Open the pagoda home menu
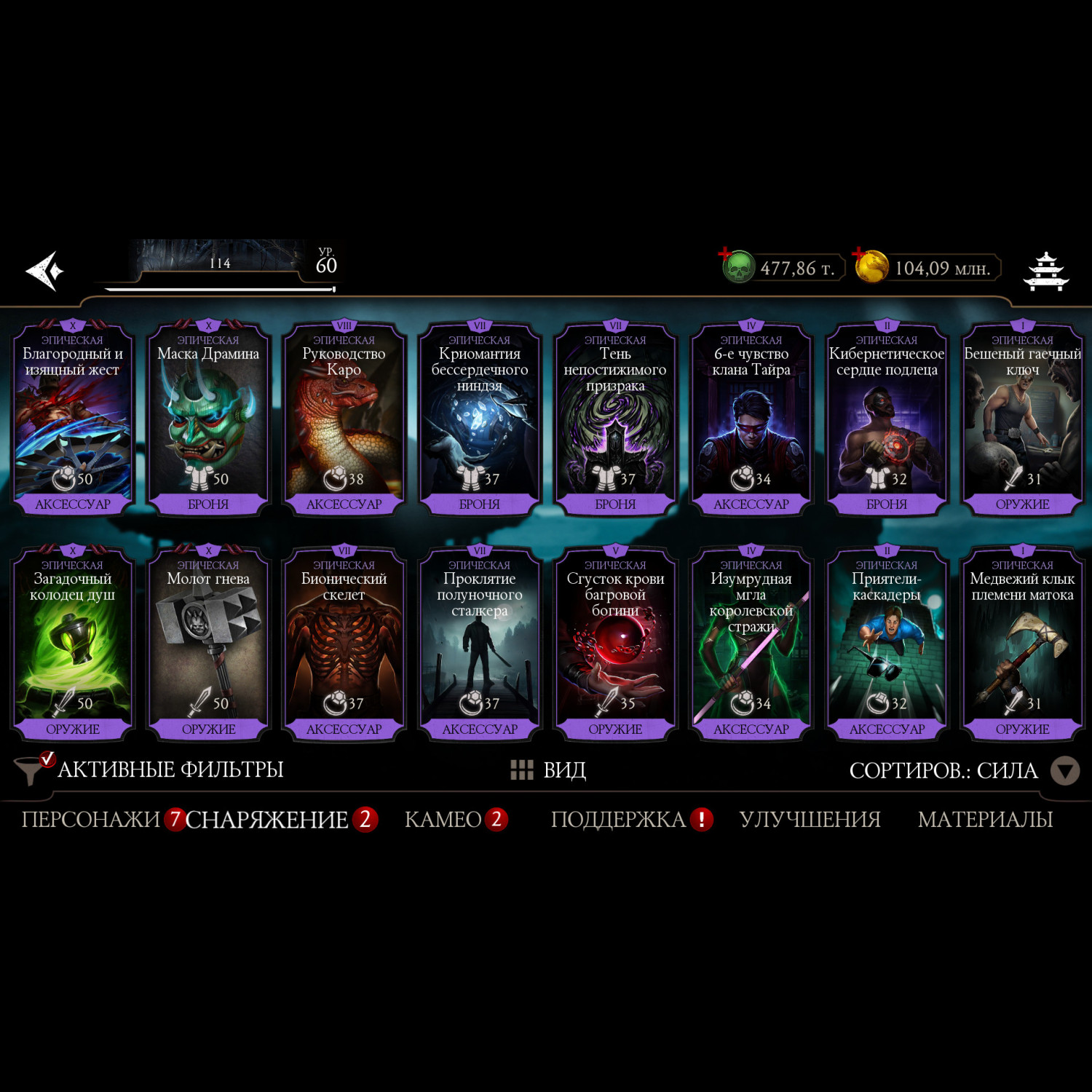Viewport: 1092px width, 1092px height. (1046, 271)
